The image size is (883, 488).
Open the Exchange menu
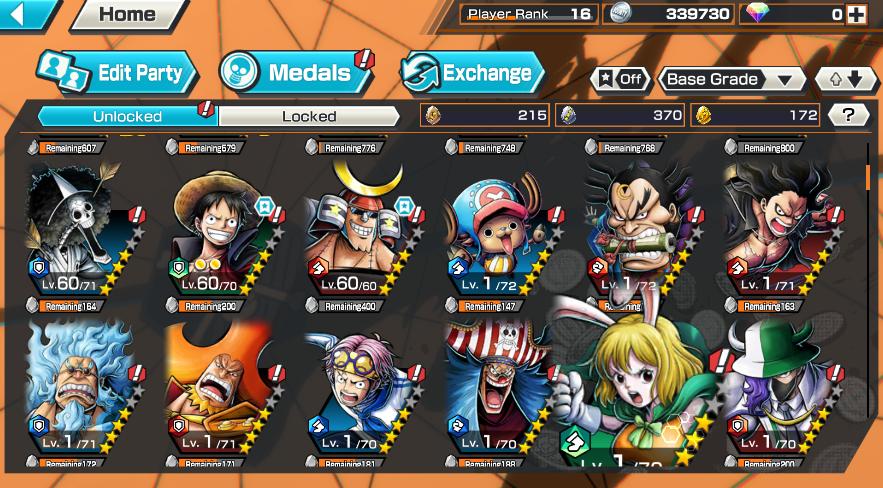click(x=472, y=72)
